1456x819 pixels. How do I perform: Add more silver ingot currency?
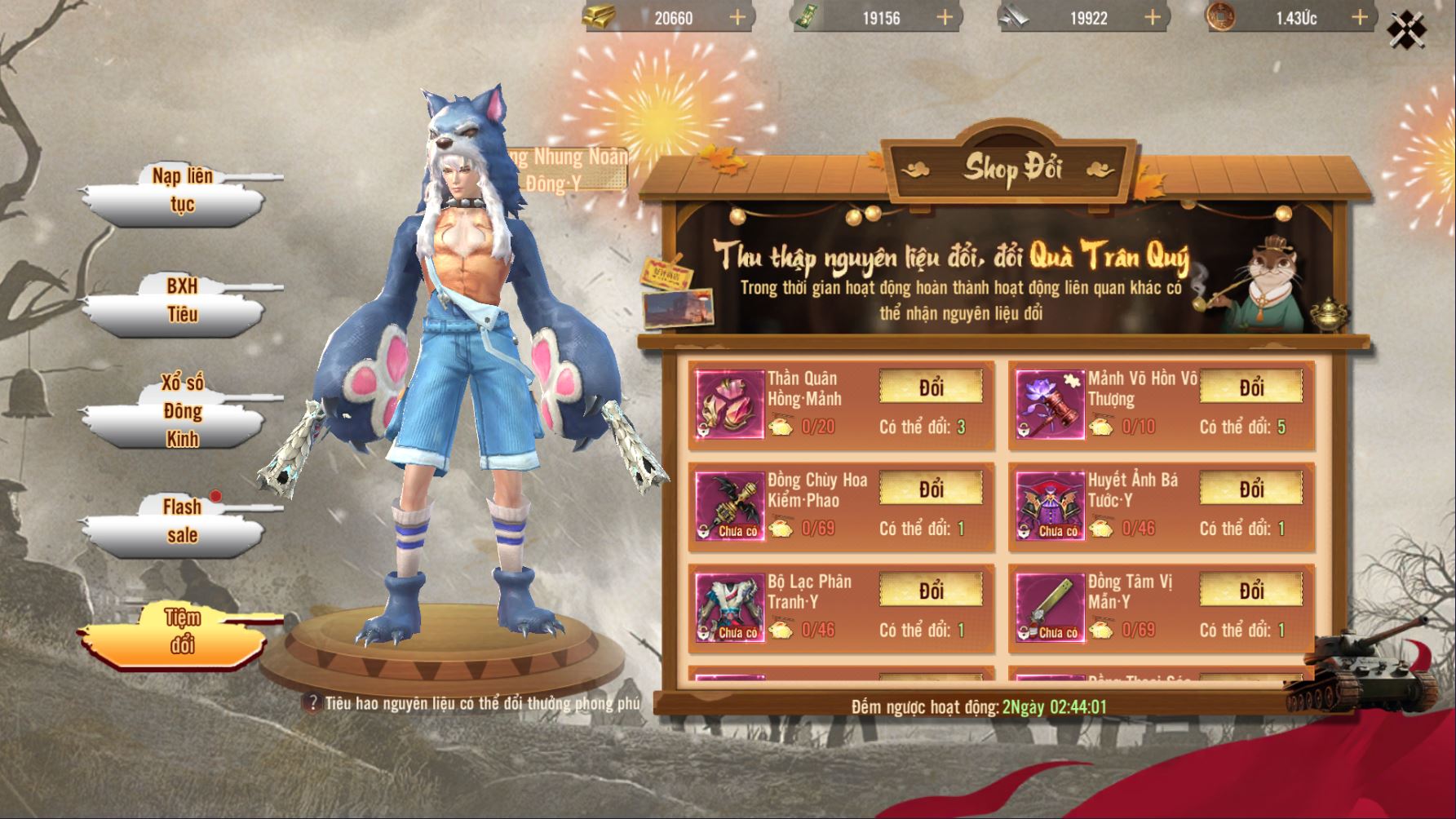1152,17
